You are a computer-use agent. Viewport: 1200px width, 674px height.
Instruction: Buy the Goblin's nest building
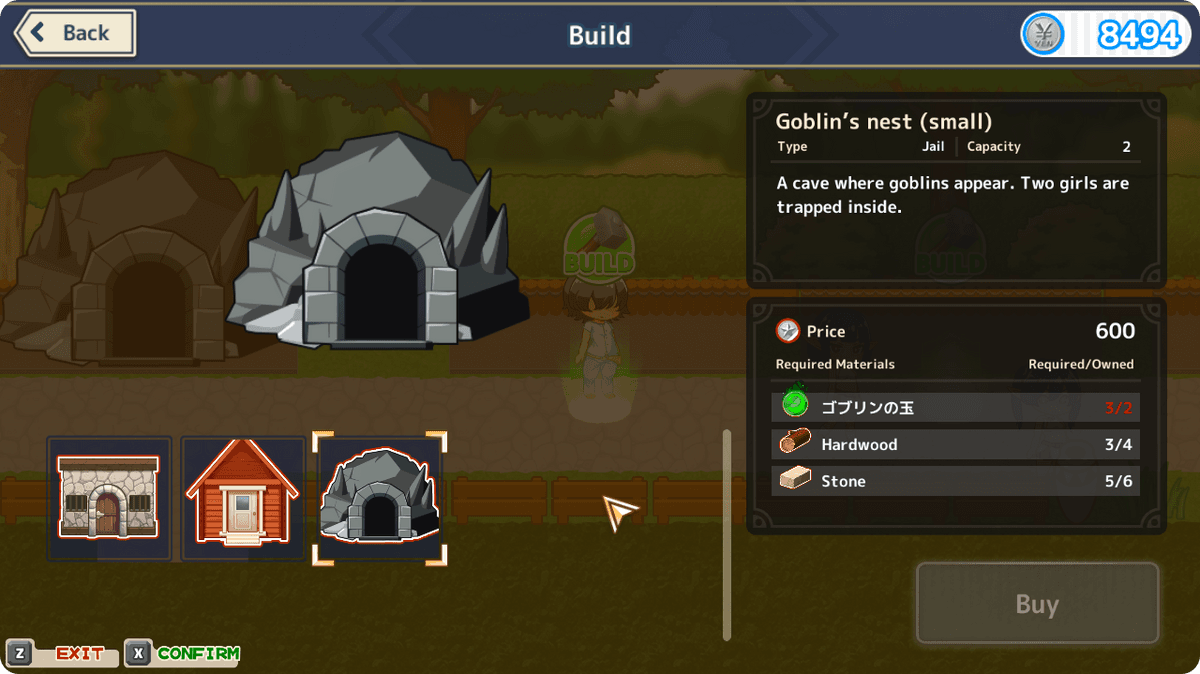(1037, 604)
